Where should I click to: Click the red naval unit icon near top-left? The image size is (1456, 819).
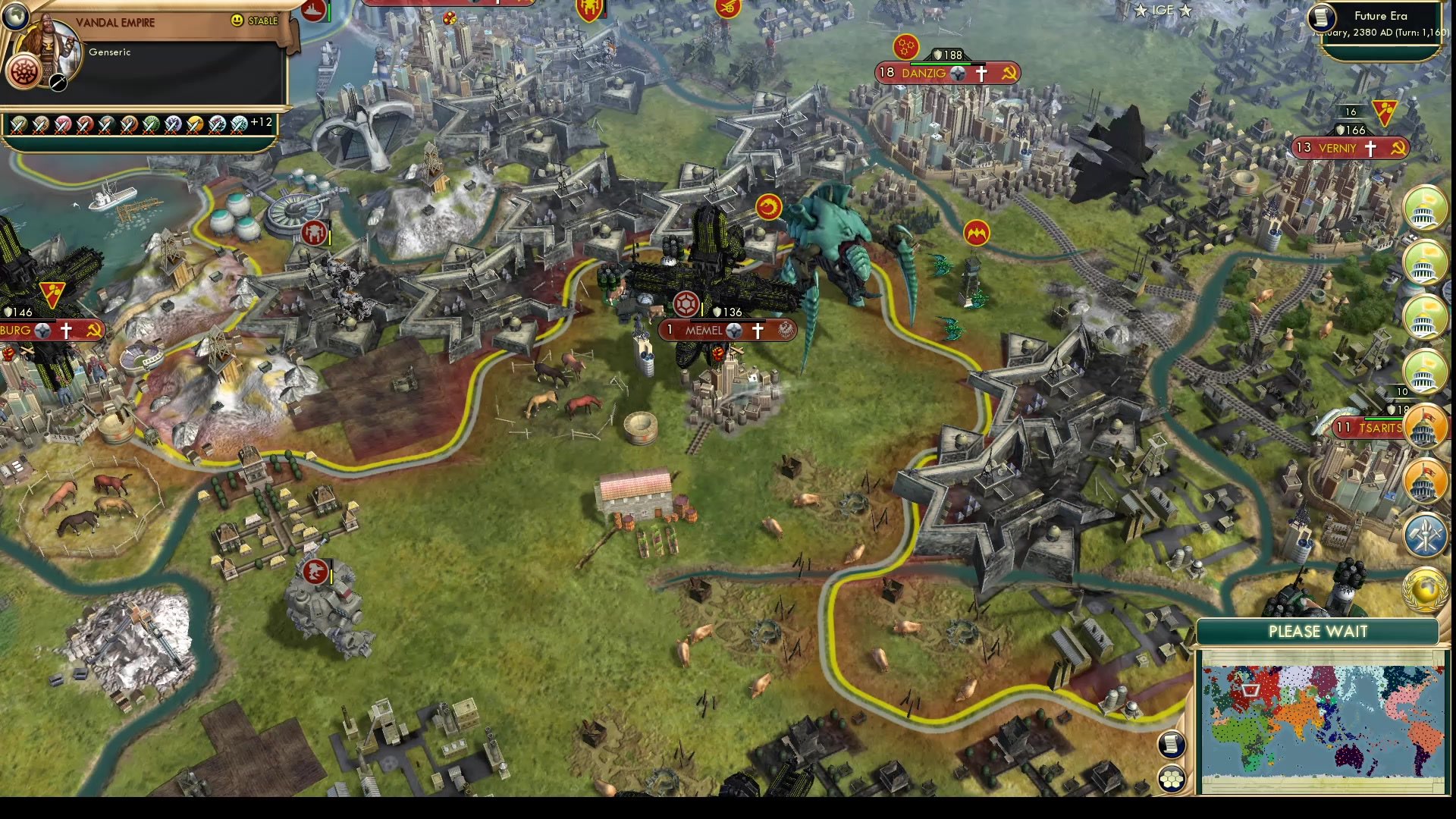click(x=315, y=12)
